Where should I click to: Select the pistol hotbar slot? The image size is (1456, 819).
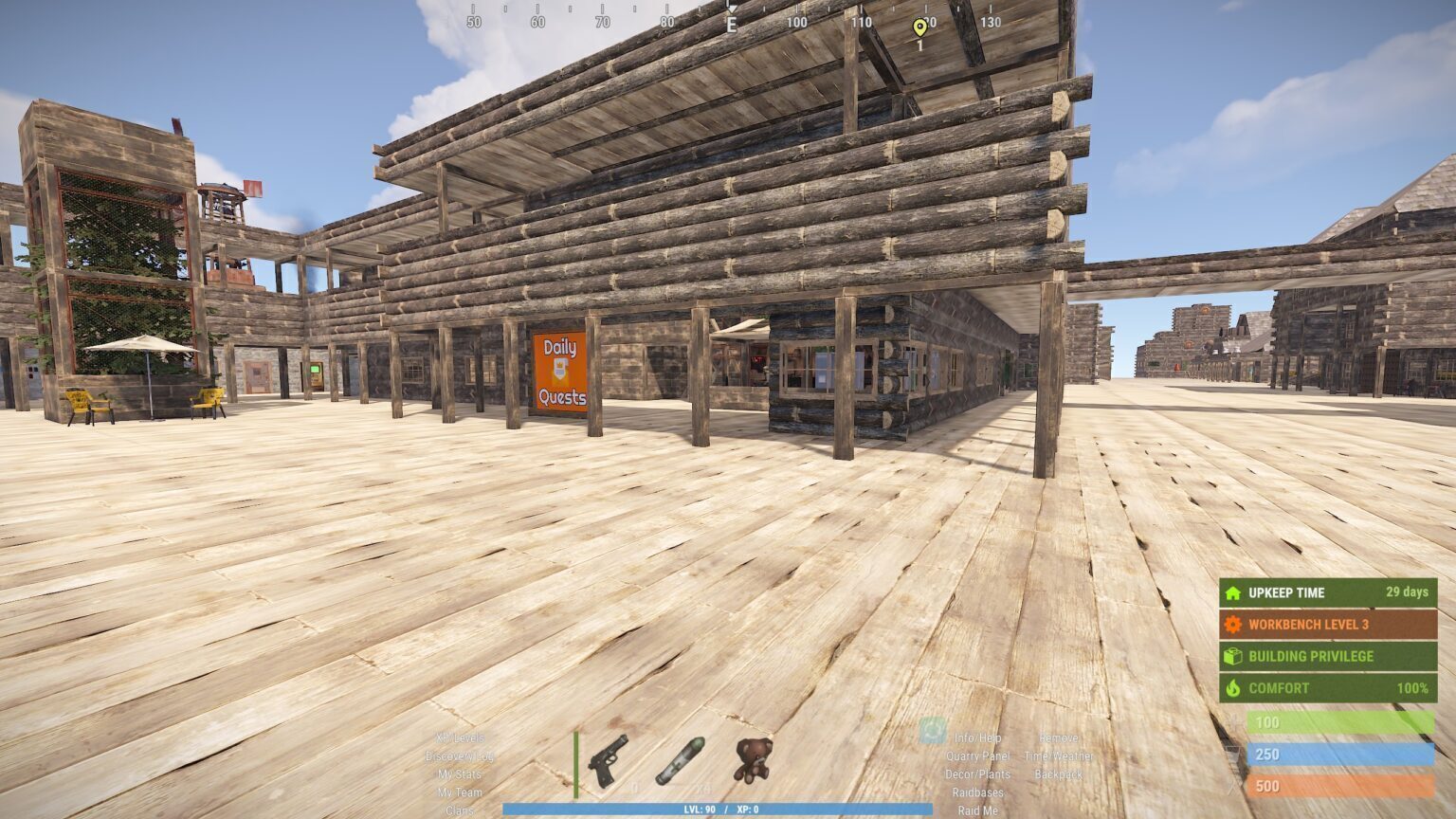tap(608, 760)
